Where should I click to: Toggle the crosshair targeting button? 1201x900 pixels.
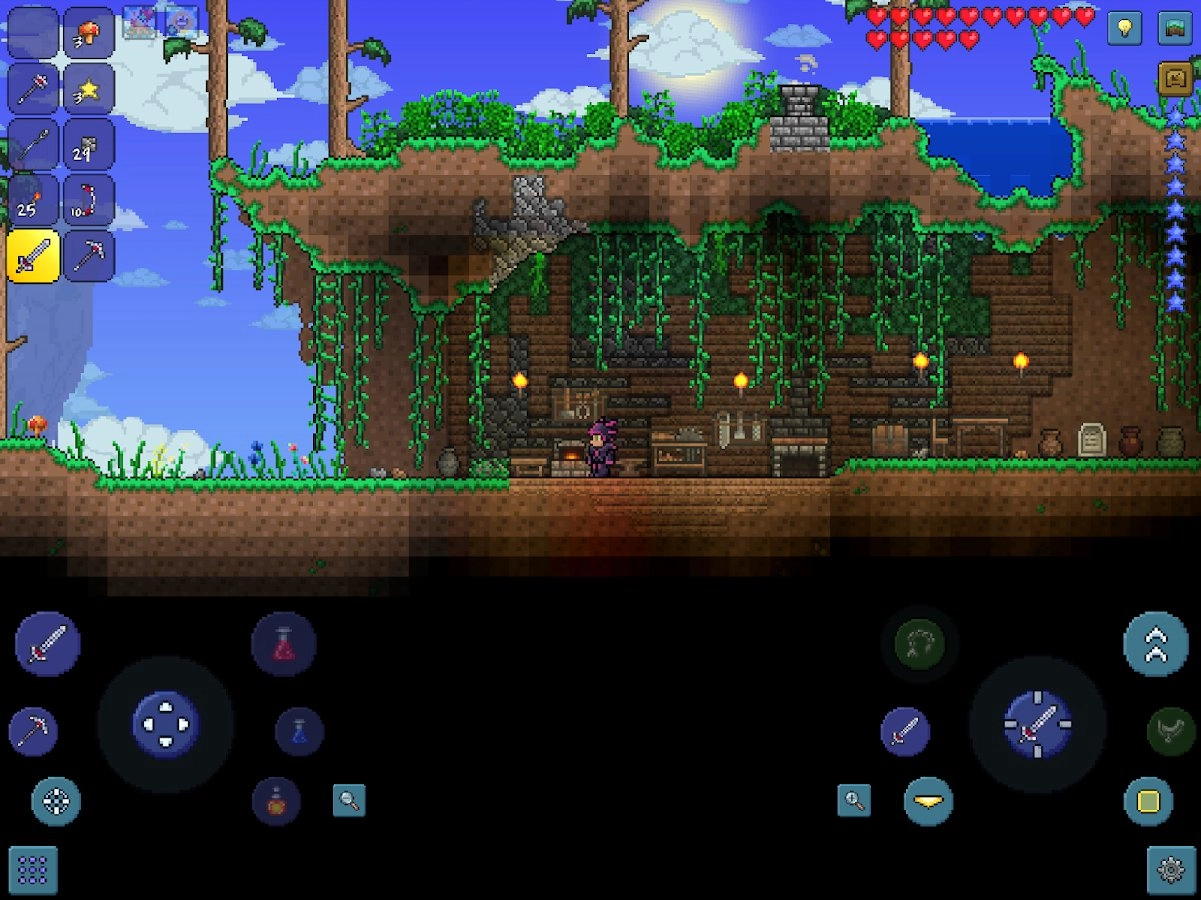tap(56, 801)
